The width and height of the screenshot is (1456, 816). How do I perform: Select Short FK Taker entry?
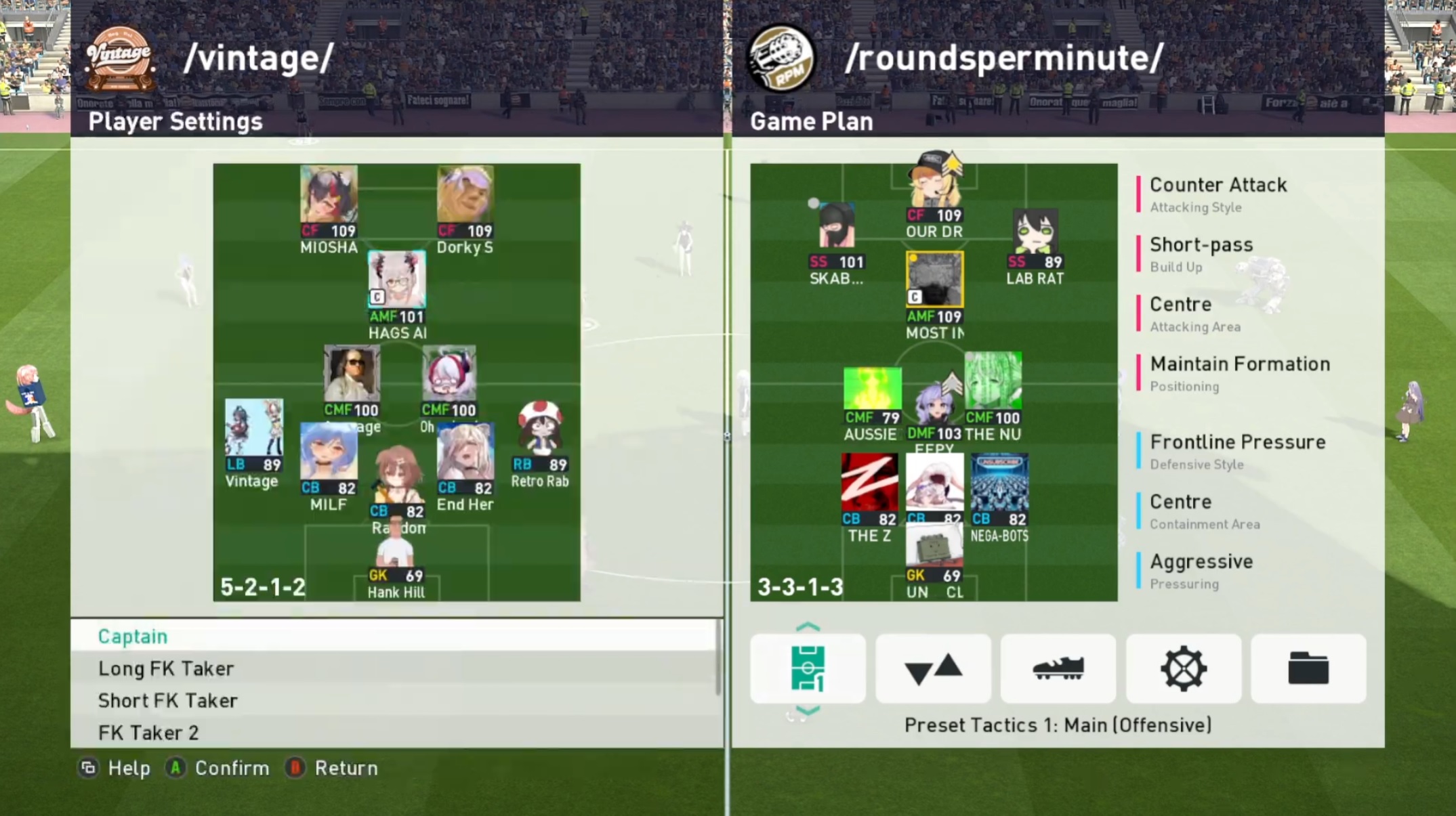pyautogui.click(x=167, y=700)
